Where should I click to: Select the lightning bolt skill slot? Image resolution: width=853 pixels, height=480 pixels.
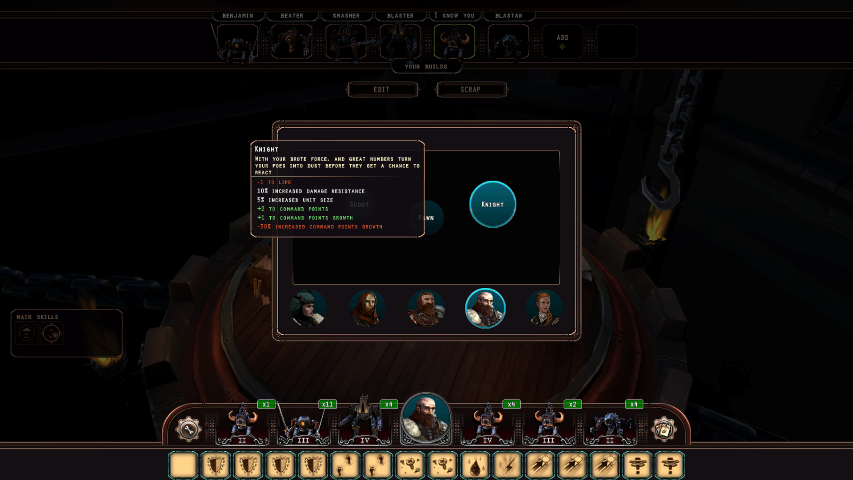(x=506, y=464)
